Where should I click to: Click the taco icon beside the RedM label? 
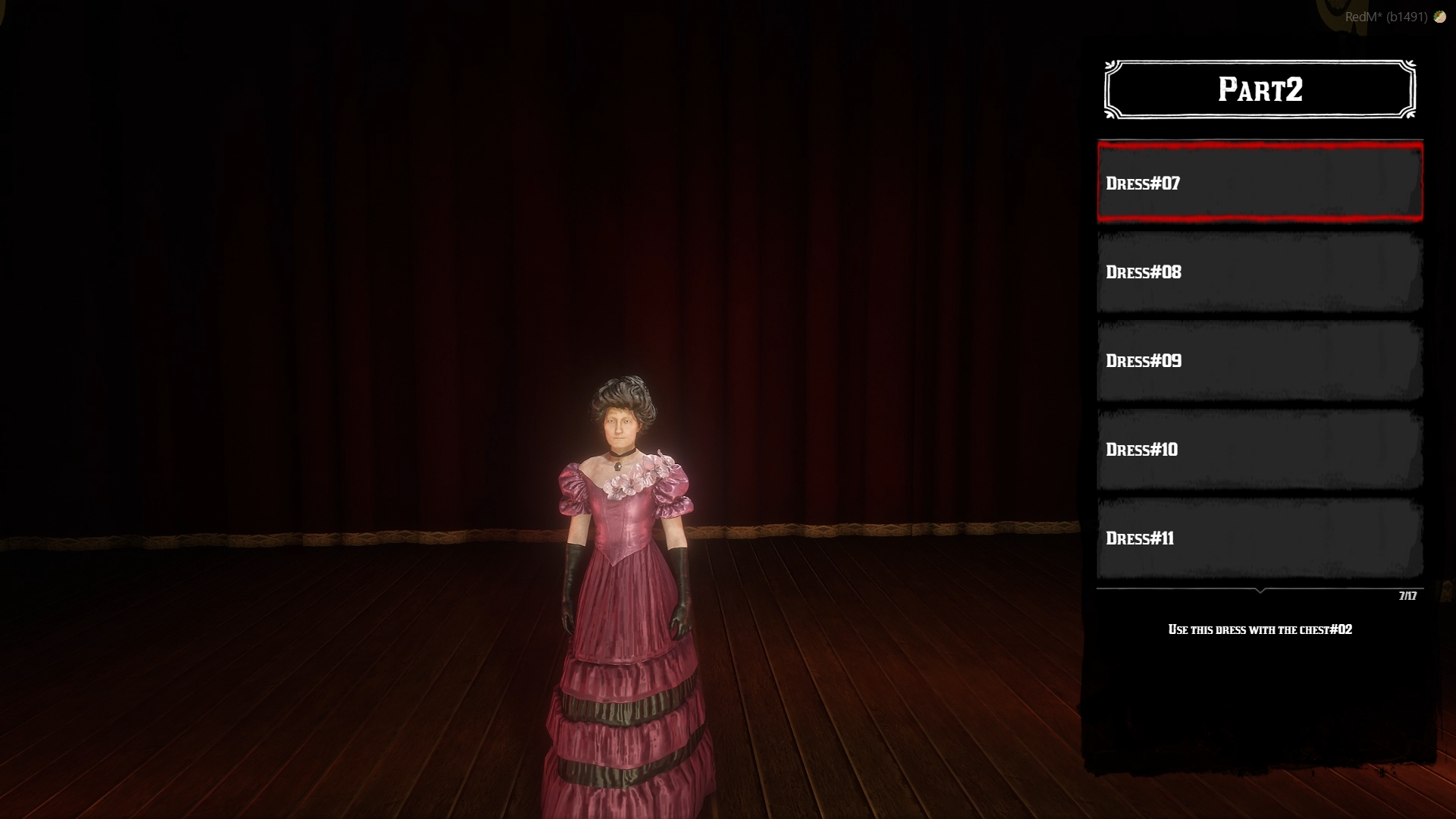[1439, 17]
